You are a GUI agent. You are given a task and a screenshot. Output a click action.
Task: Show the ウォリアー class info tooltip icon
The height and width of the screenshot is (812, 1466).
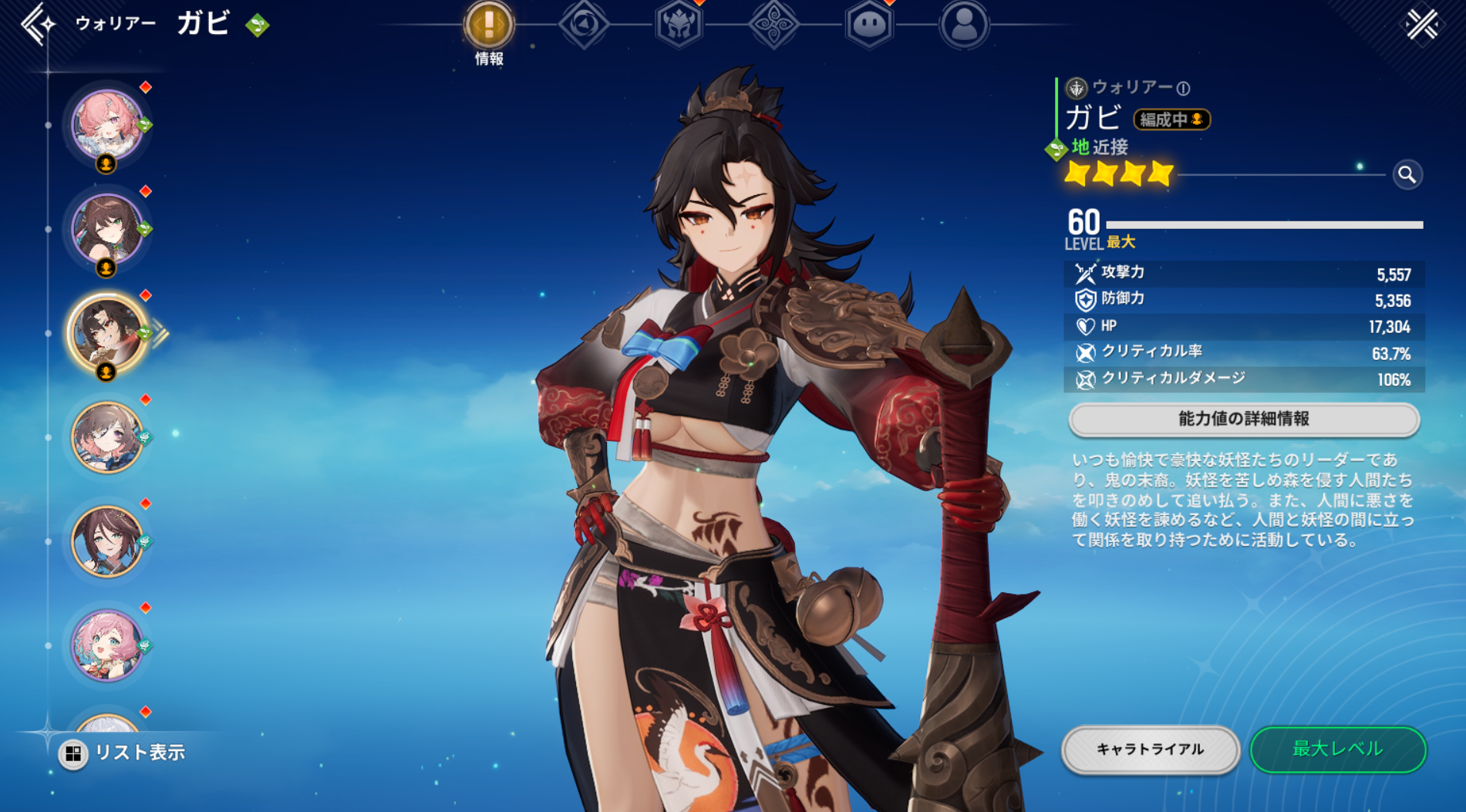(1184, 89)
